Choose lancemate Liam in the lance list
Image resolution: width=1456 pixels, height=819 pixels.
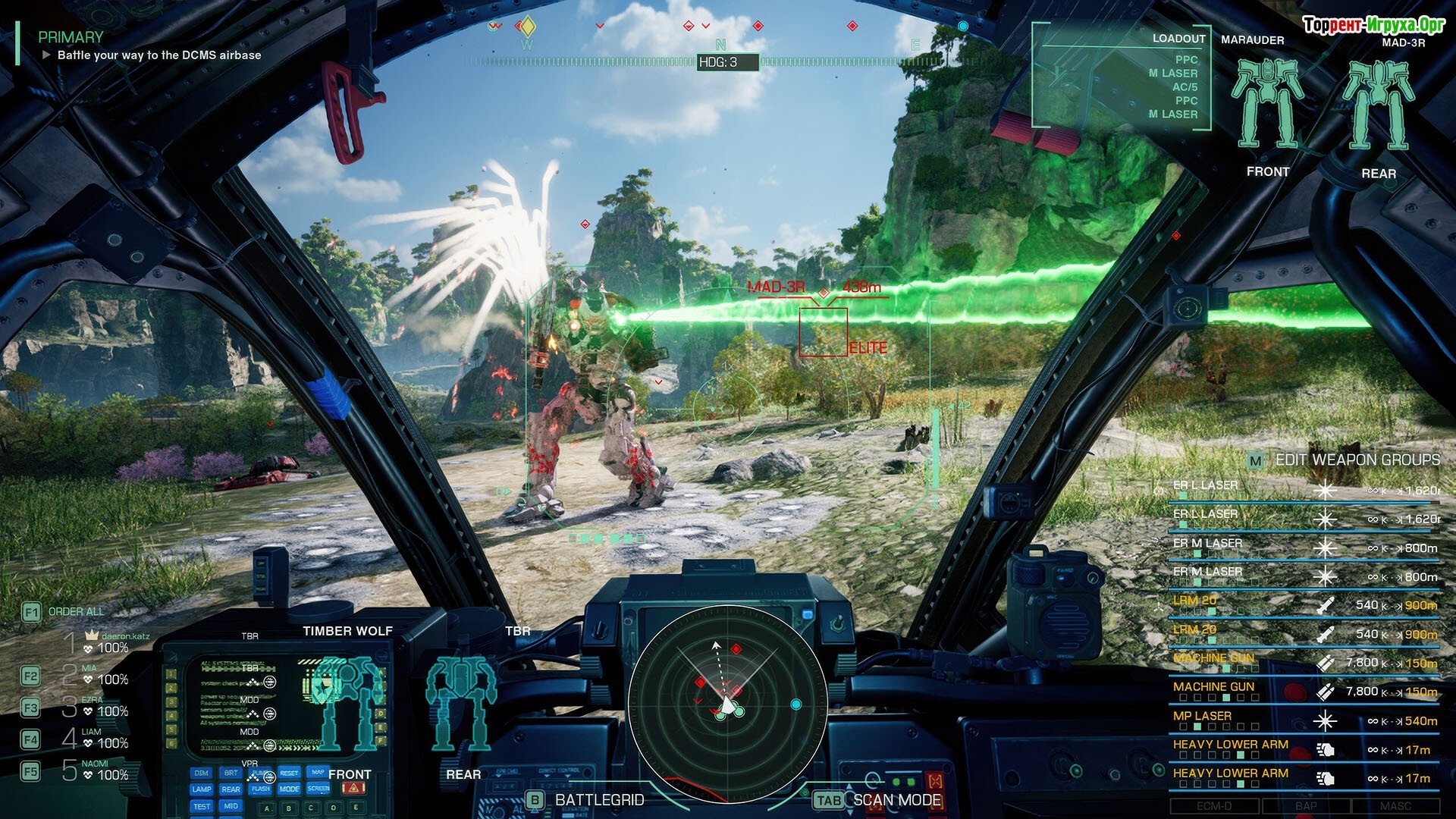point(105,739)
